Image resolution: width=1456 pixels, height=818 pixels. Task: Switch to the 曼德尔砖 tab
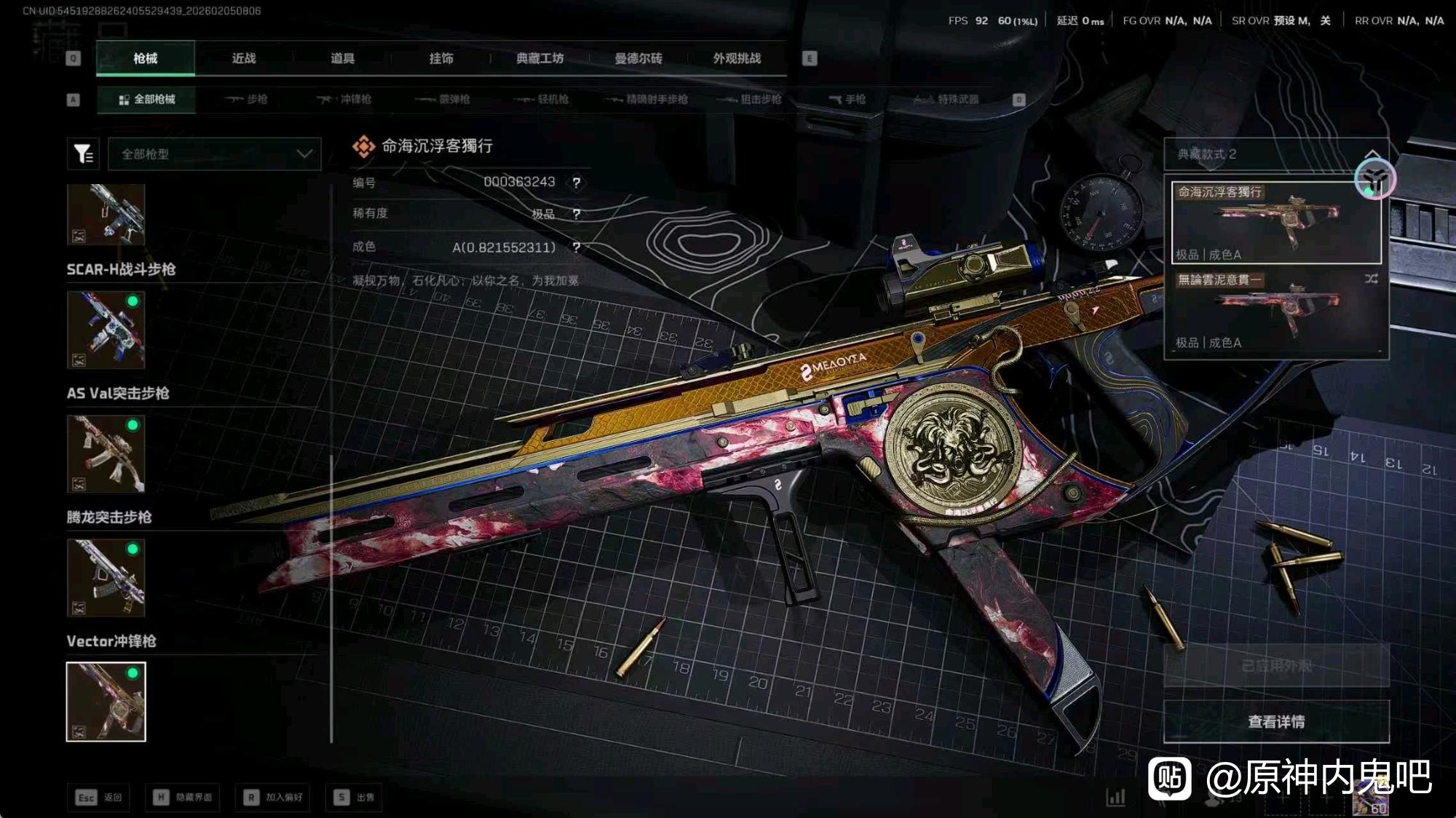[638, 58]
